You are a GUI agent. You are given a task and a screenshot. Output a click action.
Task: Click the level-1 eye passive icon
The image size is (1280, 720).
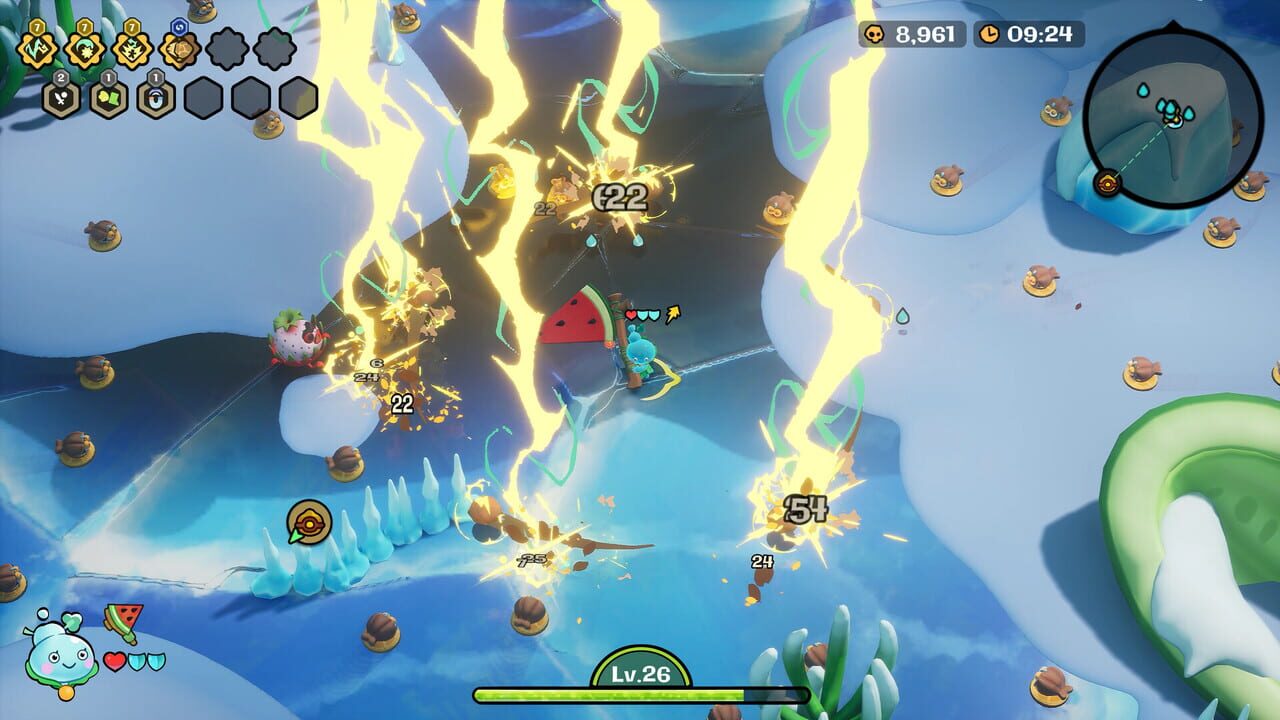154,98
